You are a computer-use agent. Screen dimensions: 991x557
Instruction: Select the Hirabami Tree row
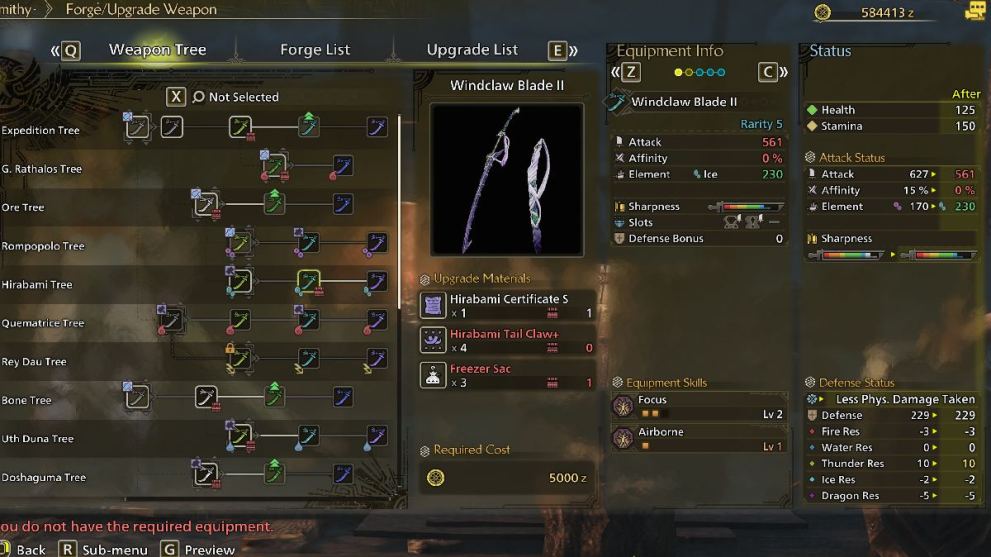pyautogui.click(x=37, y=285)
